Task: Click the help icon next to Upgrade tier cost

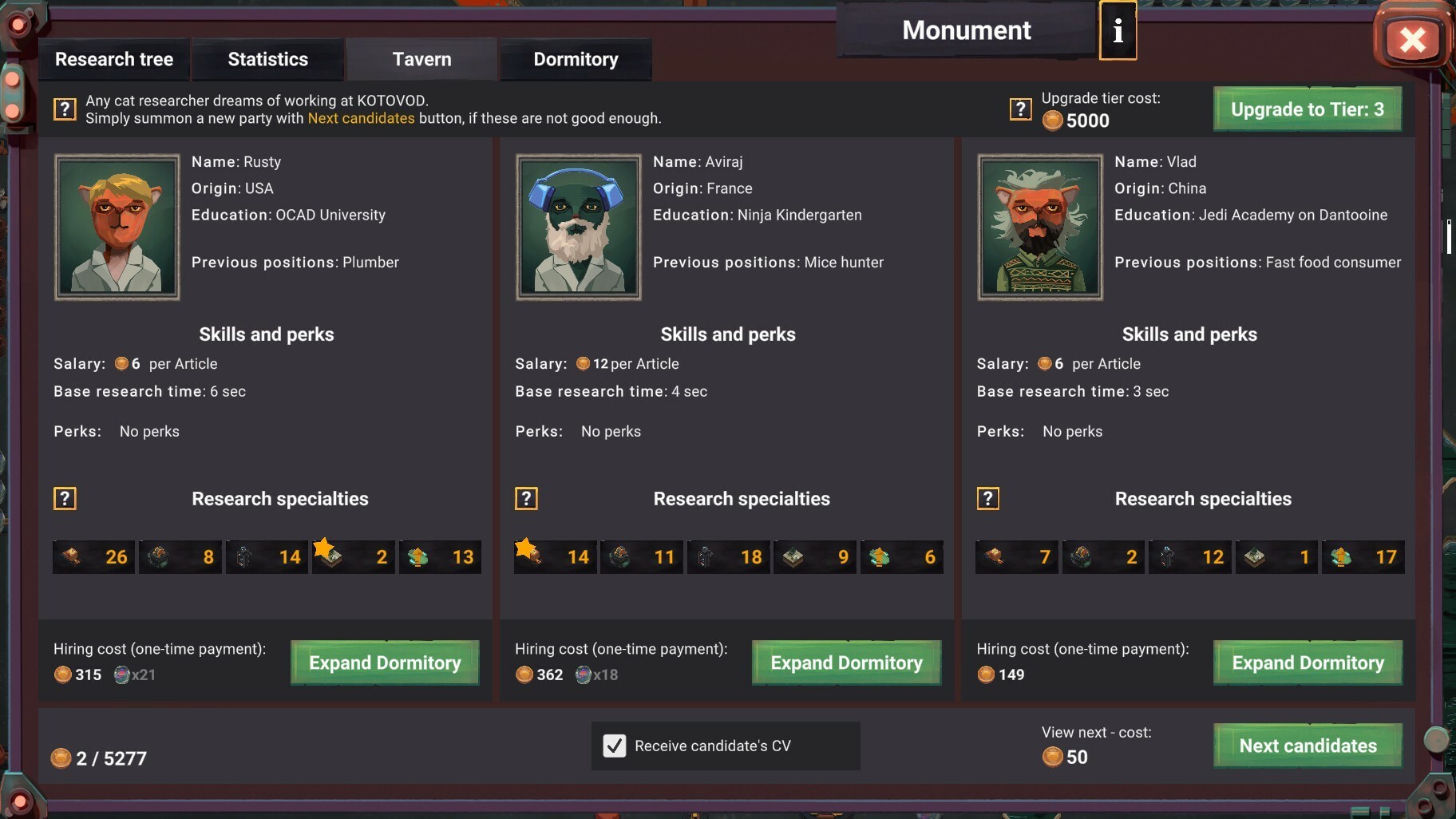Action: click(1021, 109)
